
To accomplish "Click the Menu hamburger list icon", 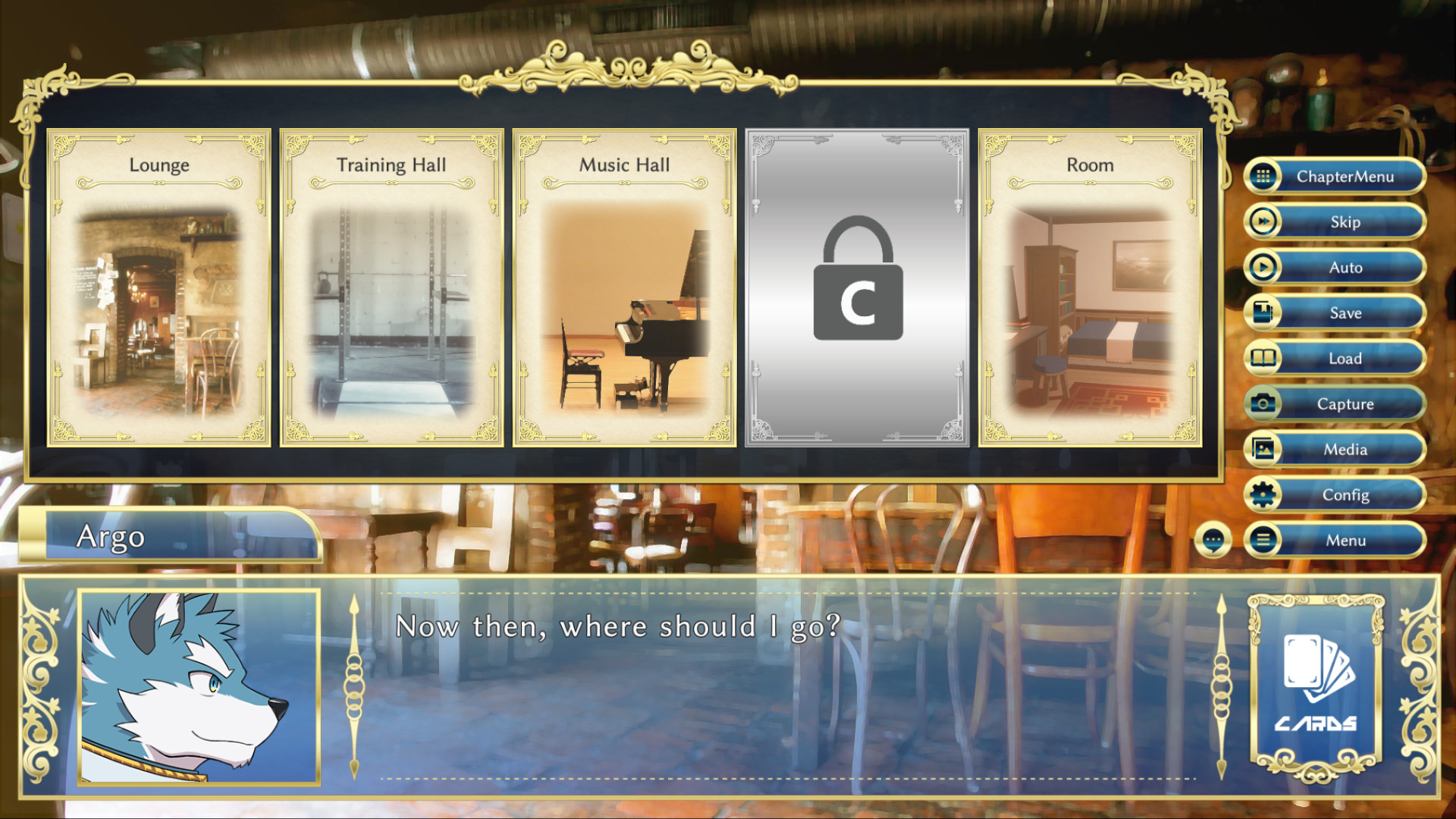I will (1262, 540).
